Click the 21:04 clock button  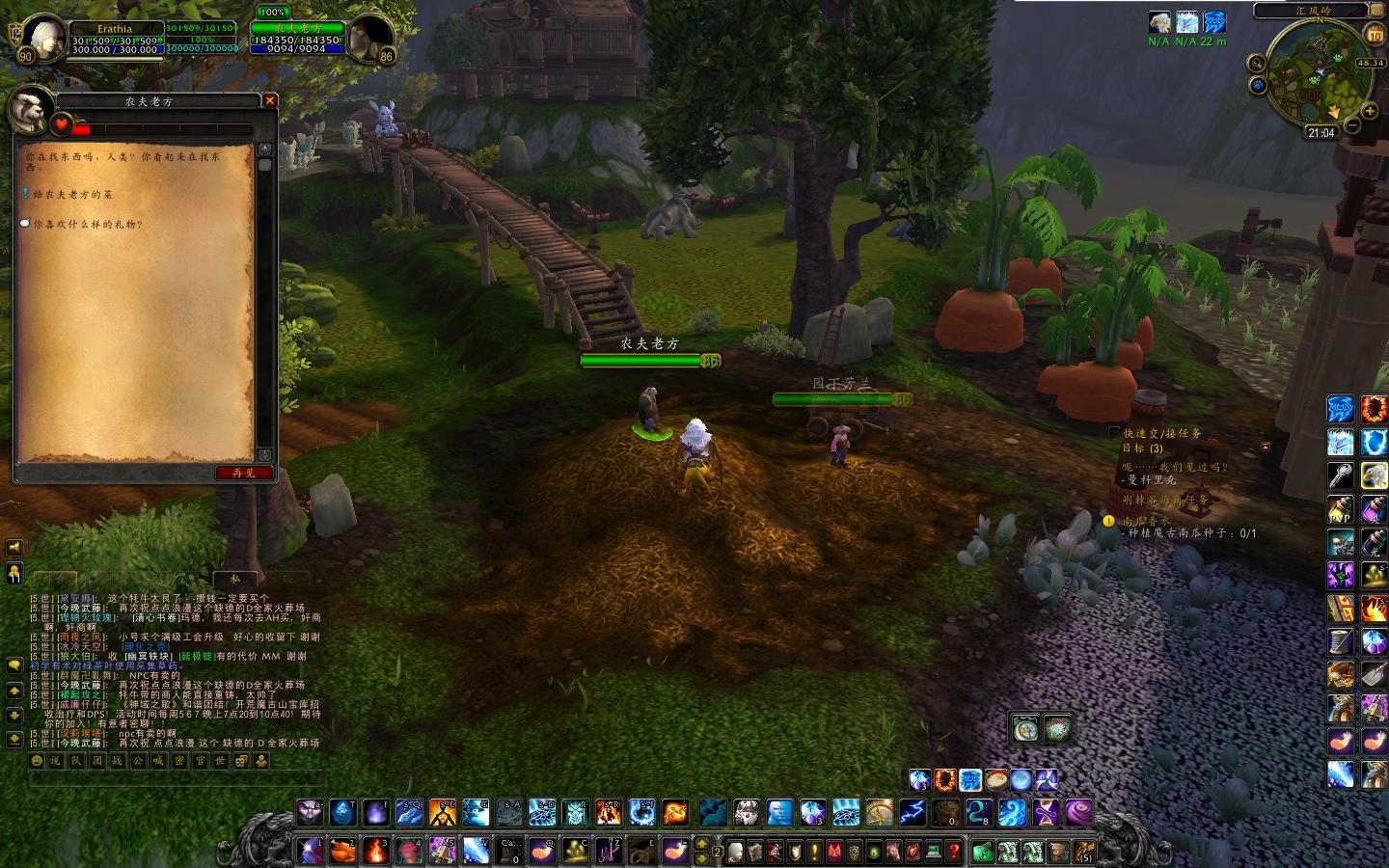coord(1321,133)
